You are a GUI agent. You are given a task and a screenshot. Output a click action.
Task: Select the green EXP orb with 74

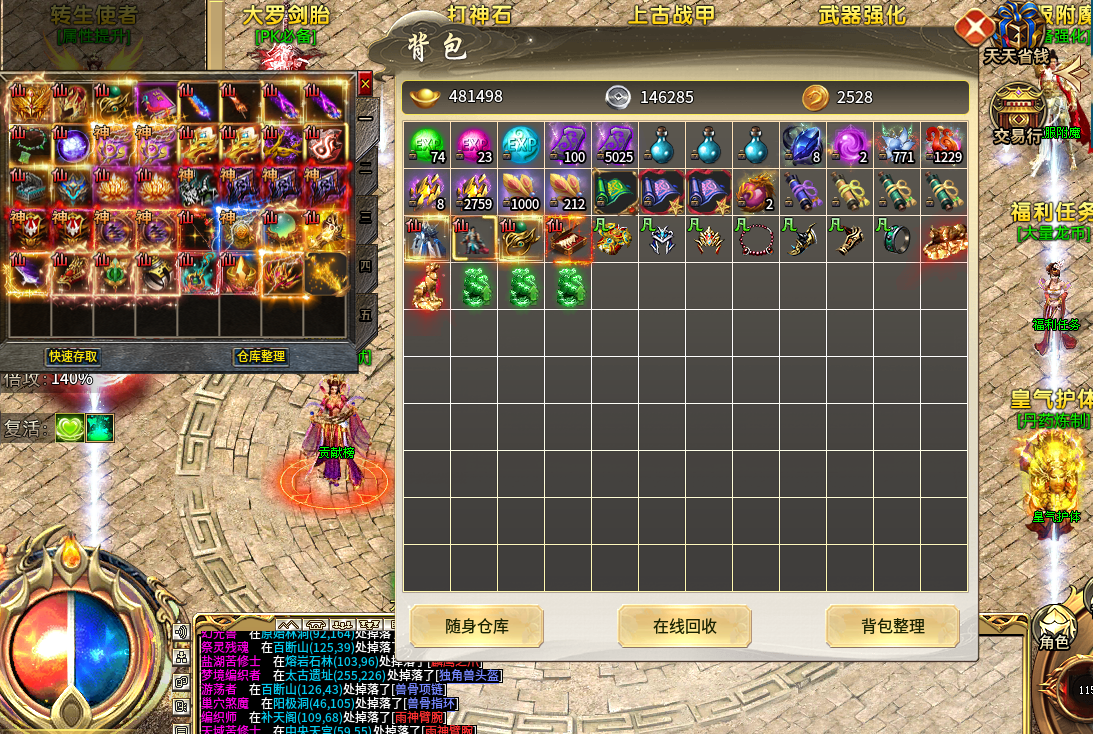[x=427, y=145]
